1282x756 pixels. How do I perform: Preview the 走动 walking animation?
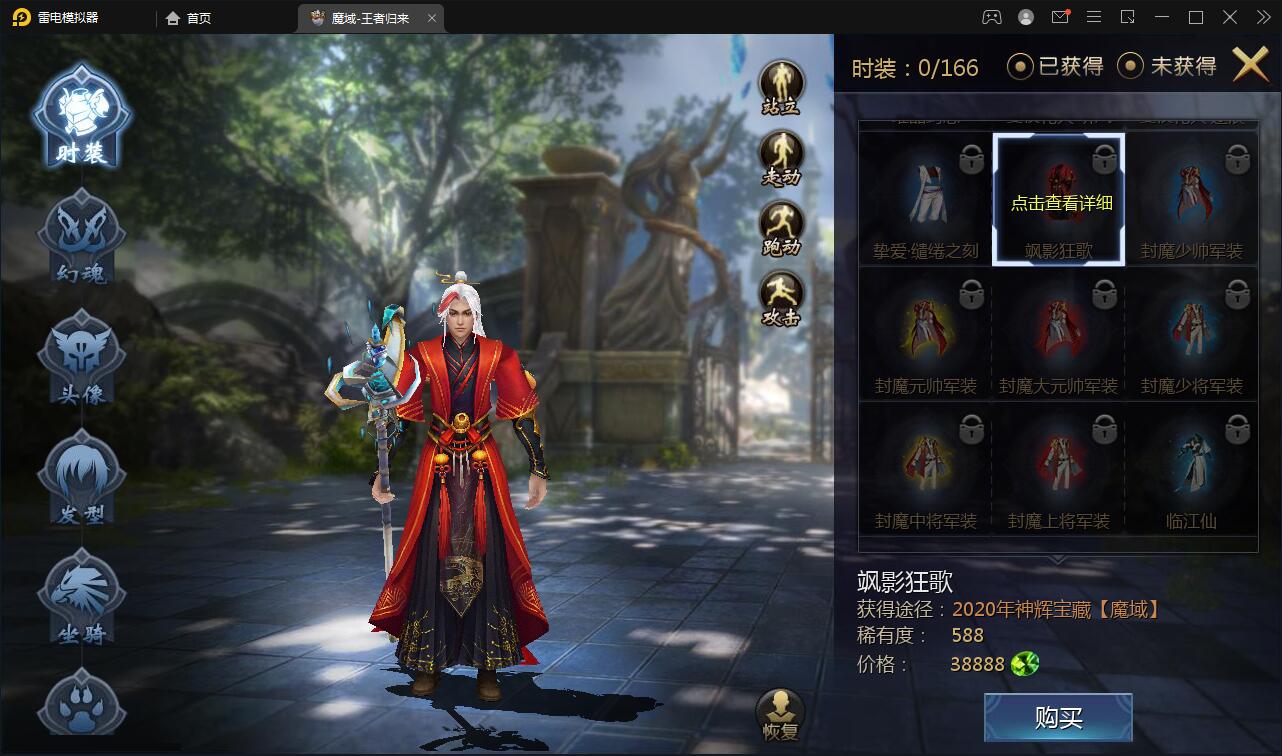coord(781,158)
